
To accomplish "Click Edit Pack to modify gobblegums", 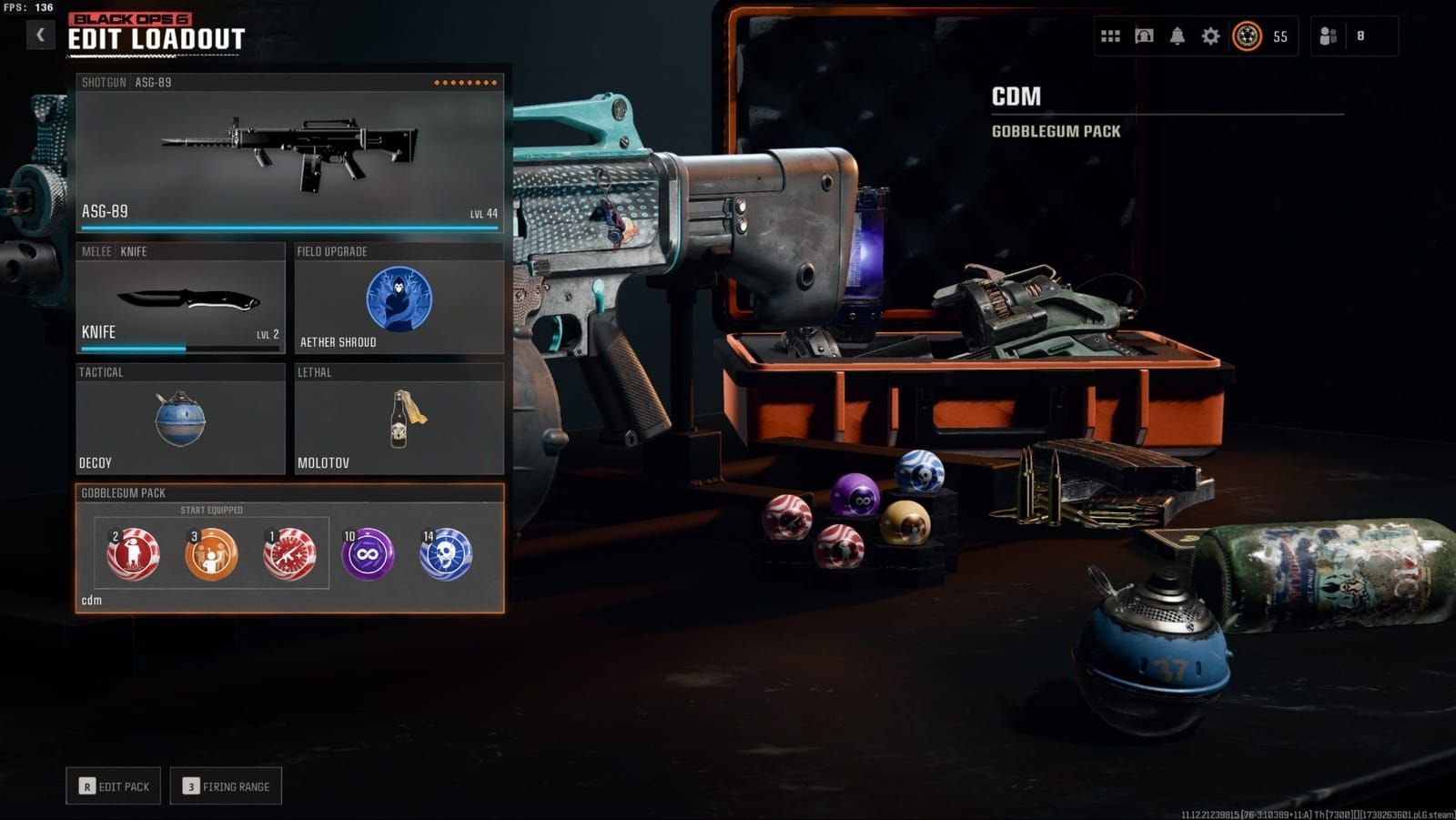I will (x=112, y=785).
